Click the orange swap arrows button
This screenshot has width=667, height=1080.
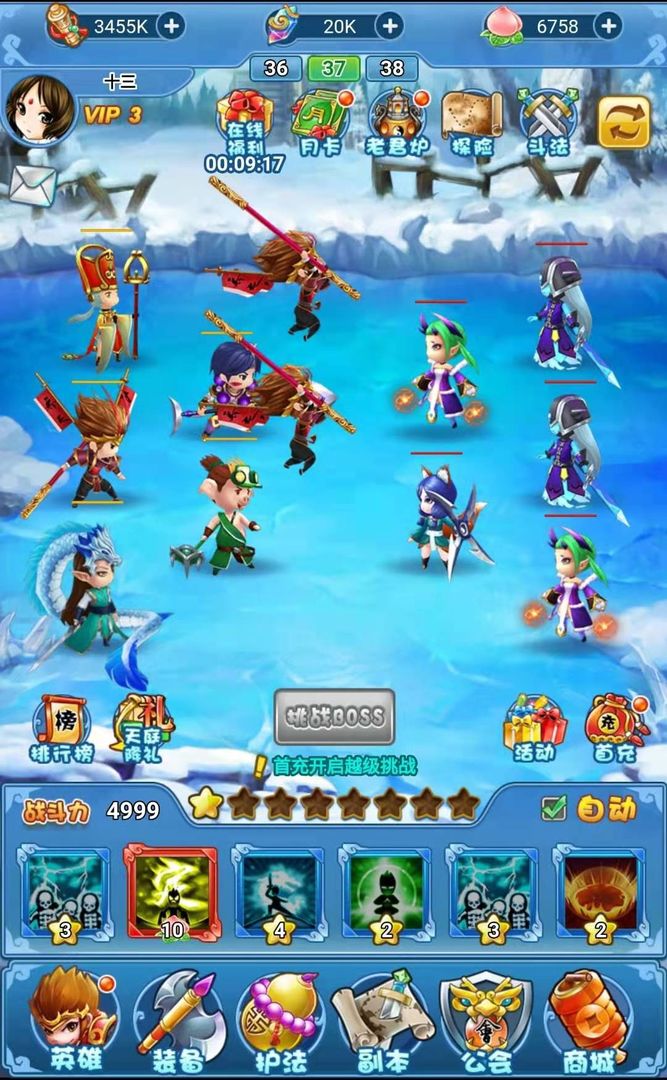[x=624, y=122]
